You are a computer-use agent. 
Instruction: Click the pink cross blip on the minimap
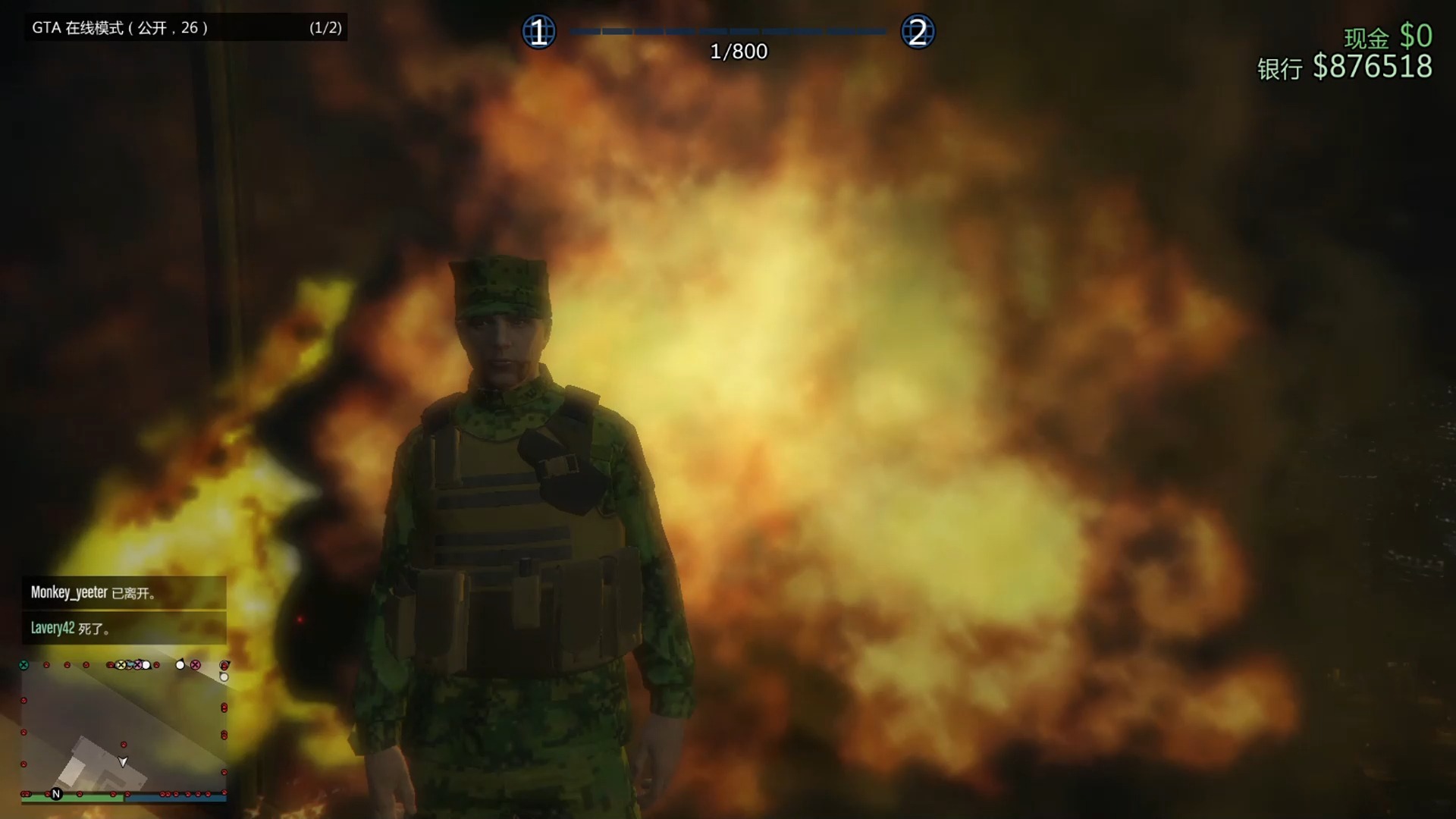[195, 665]
